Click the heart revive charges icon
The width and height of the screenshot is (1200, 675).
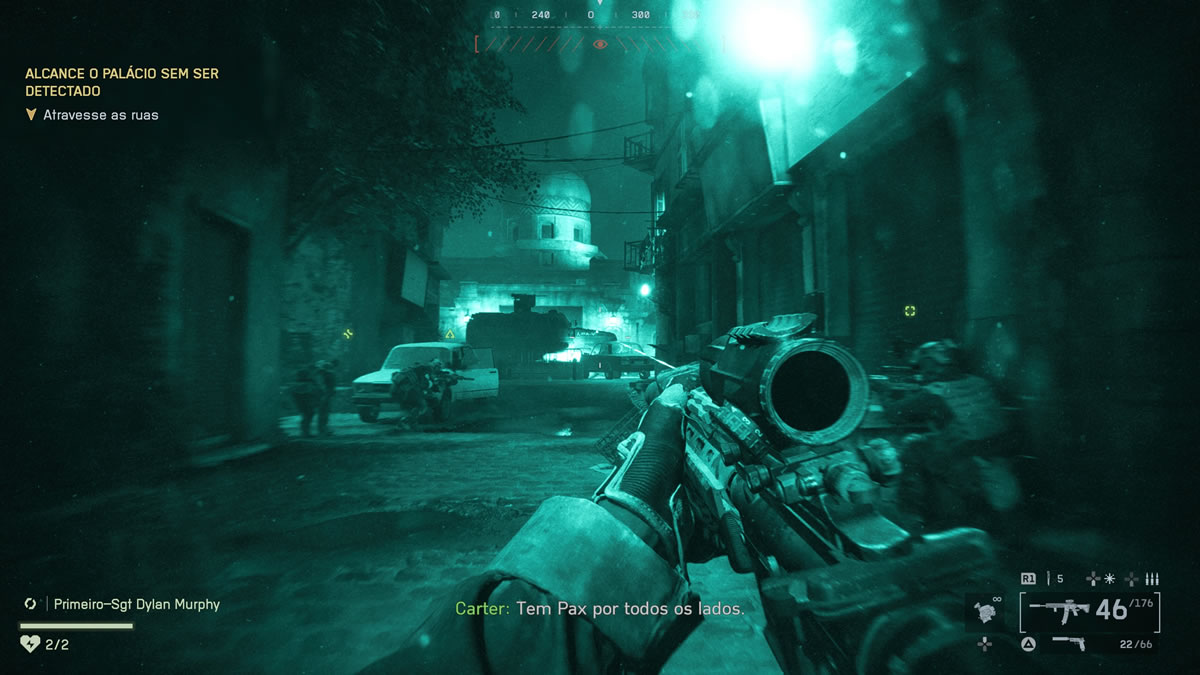[x=31, y=644]
